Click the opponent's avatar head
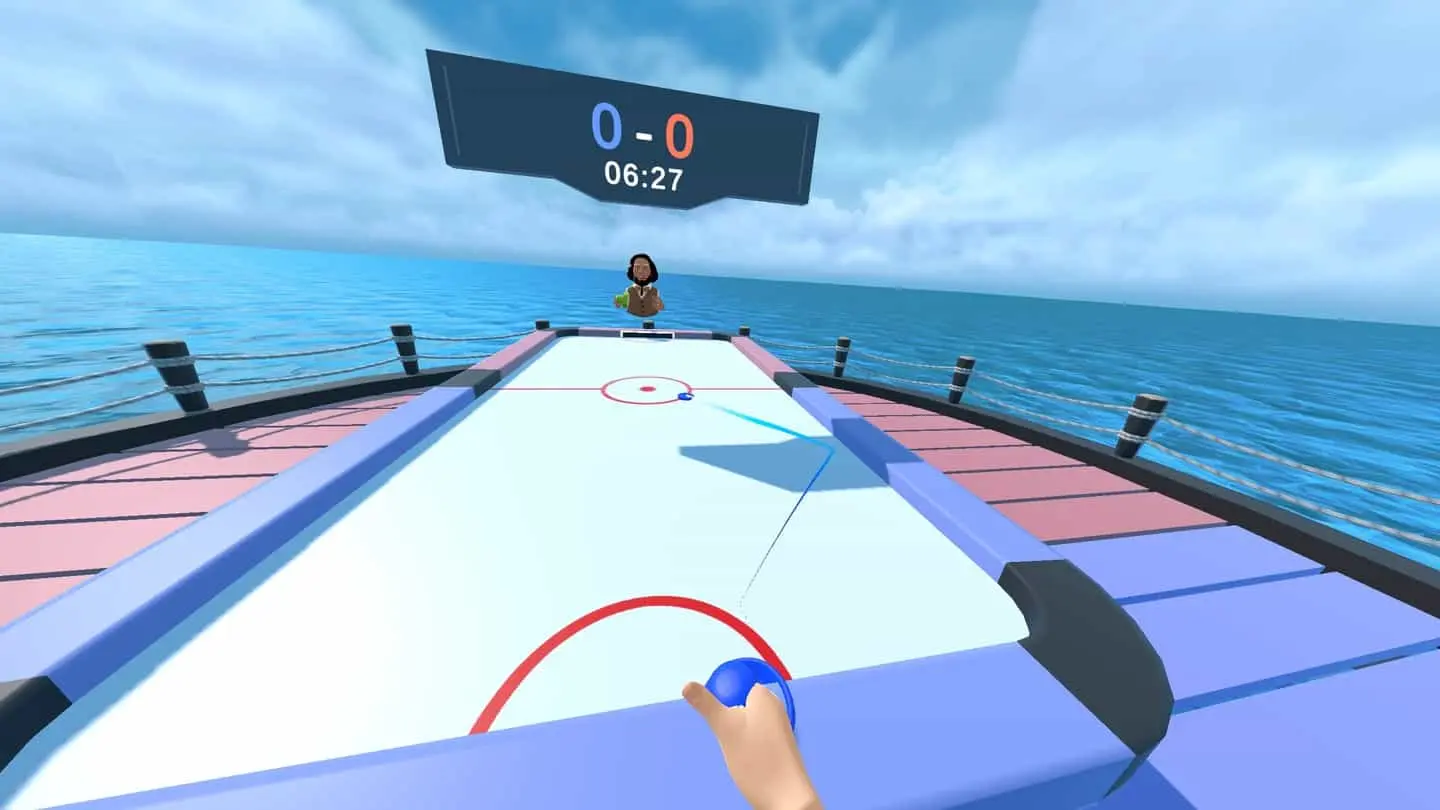Image resolution: width=1440 pixels, height=810 pixels. tap(641, 268)
